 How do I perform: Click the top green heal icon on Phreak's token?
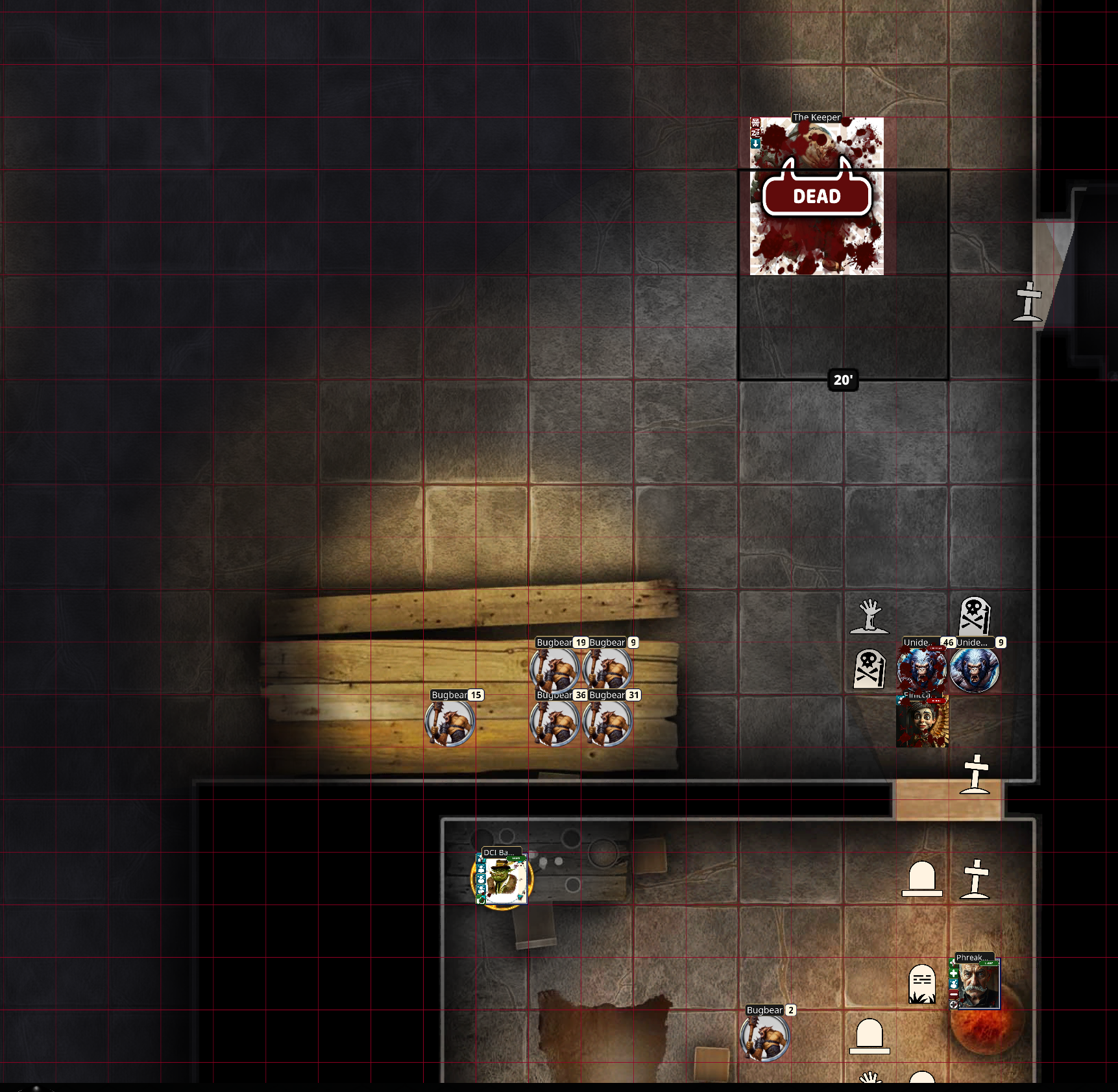953,963
